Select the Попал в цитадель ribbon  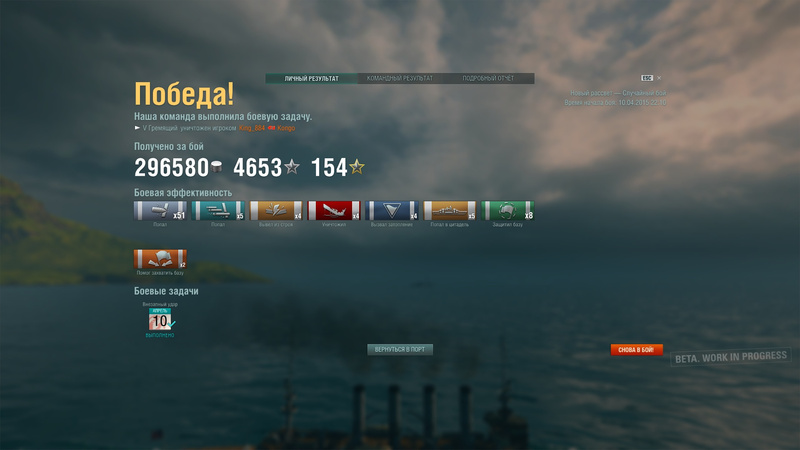click(450, 210)
